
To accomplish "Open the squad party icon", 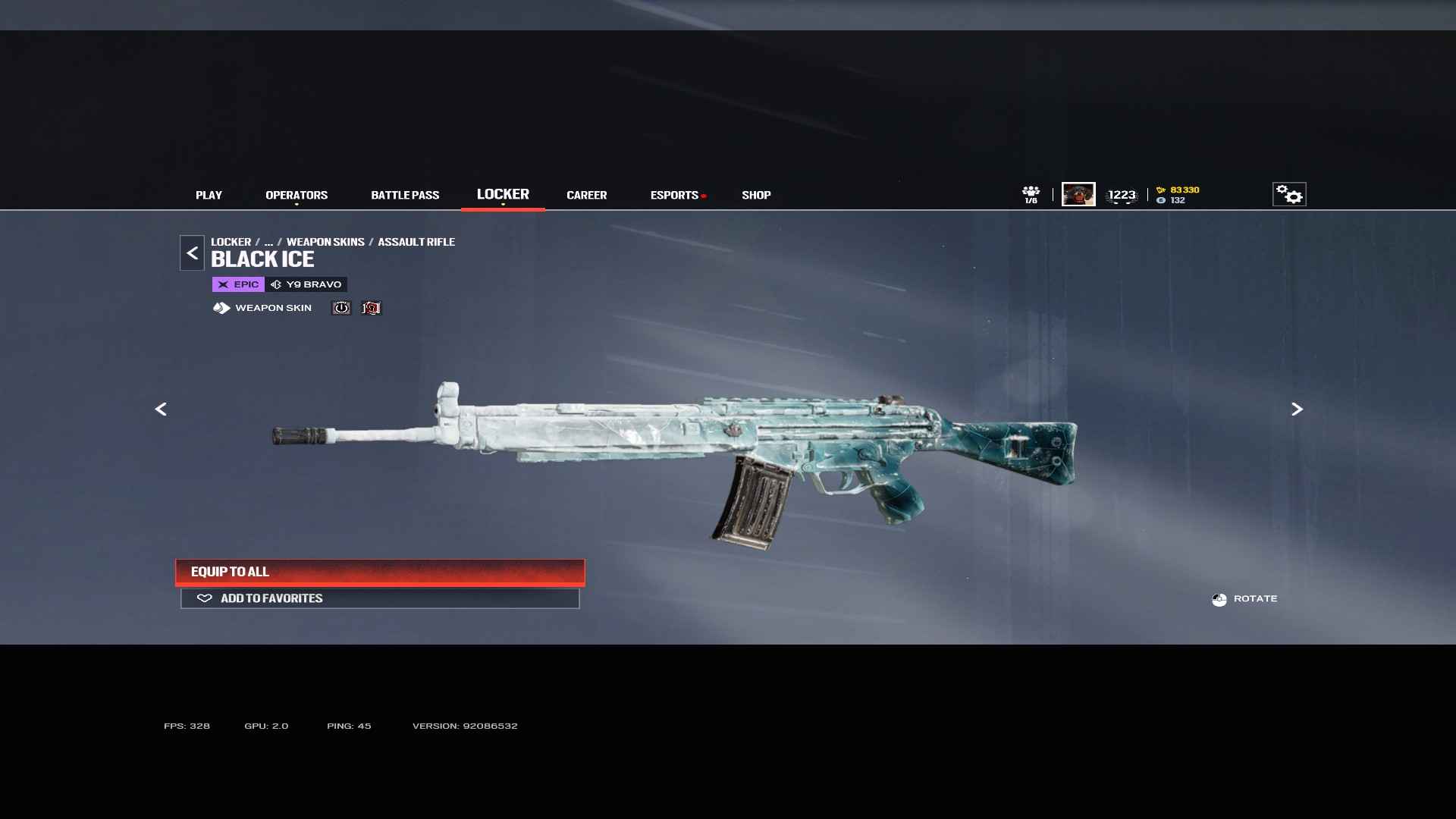I will tap(1031, 194).
